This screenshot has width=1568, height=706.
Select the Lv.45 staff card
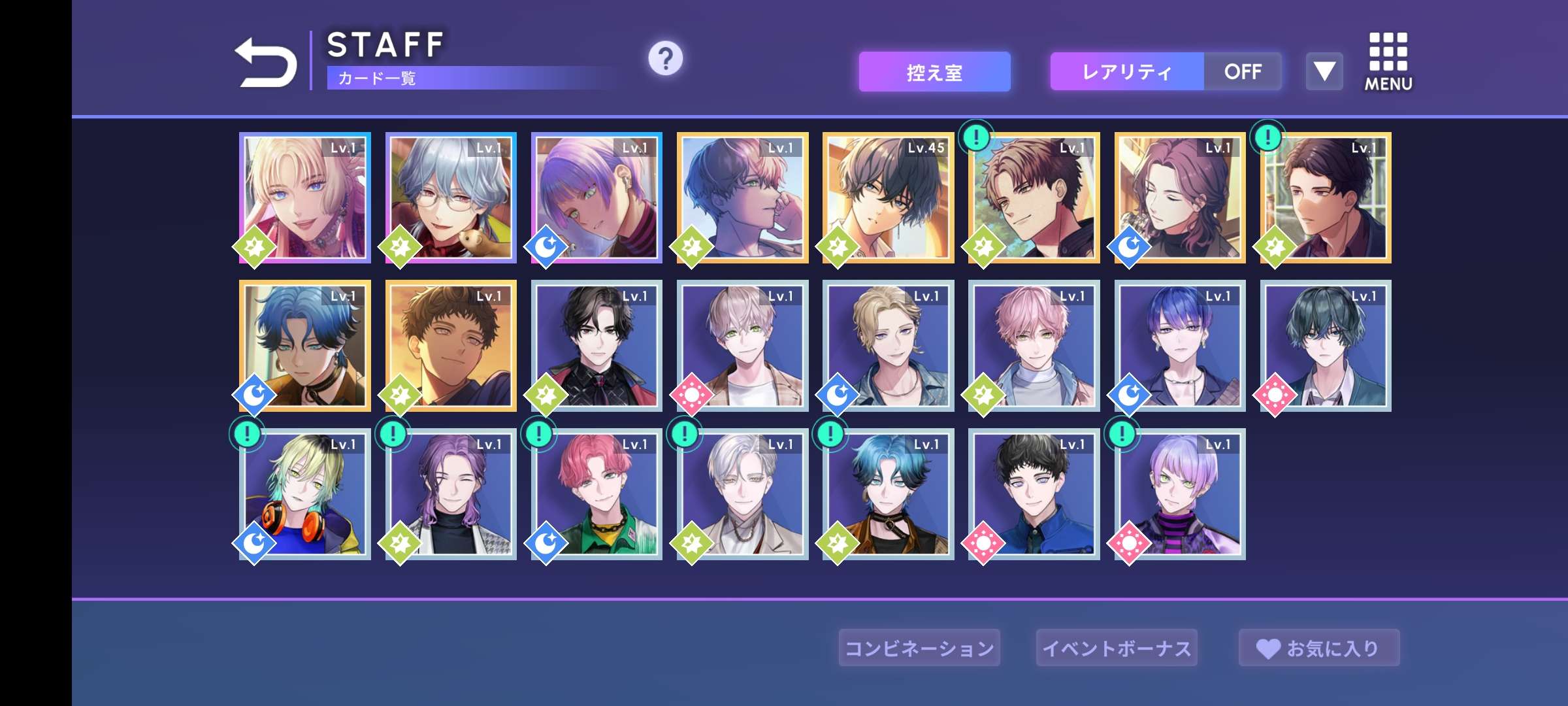click(888, 198)
